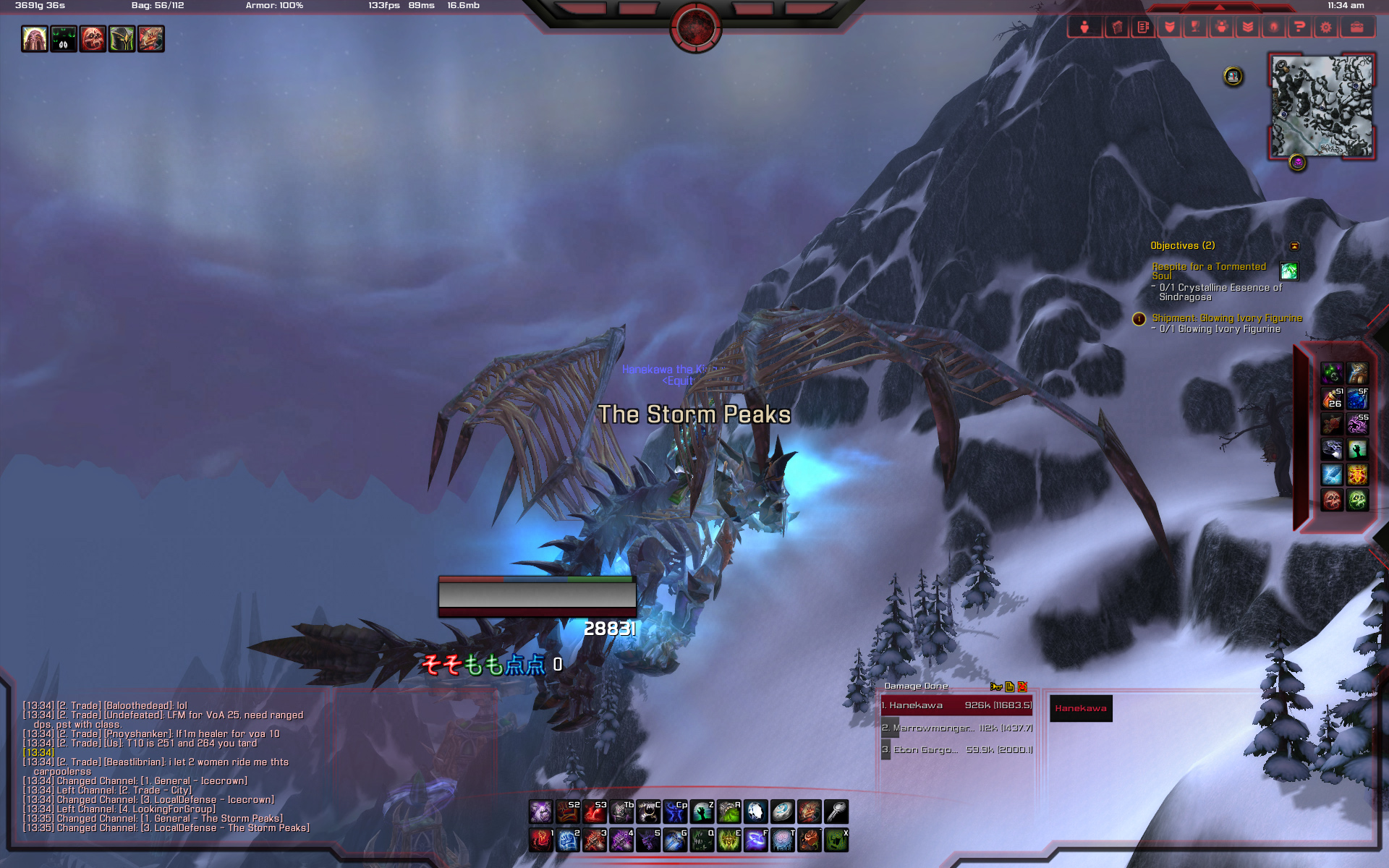
Task: Select Marrowmonger row in Damage Done list
Action: tap(956, 728)
